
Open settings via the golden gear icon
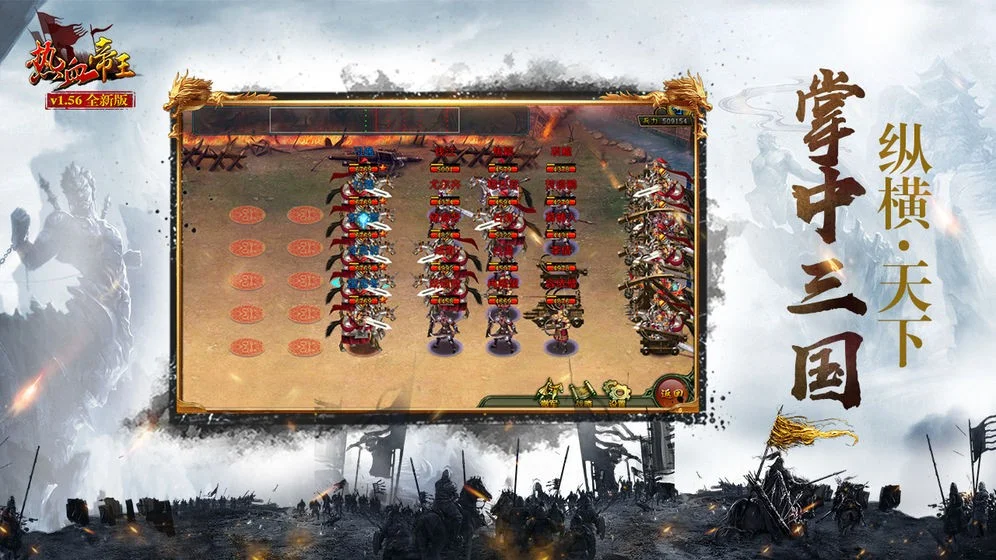tap(618, 391)
